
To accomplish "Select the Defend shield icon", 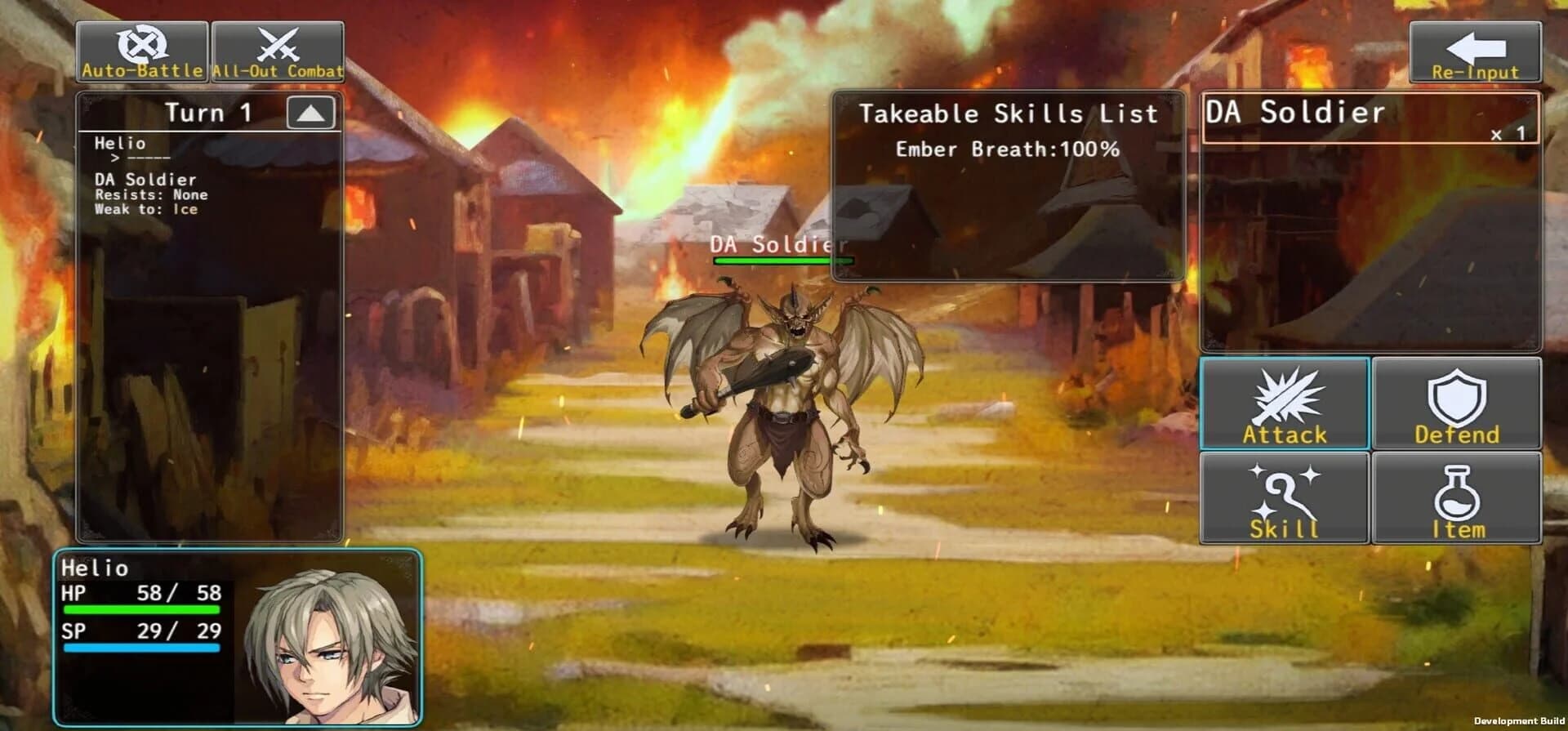I will pyautogui.click(x=1457, y=402).
